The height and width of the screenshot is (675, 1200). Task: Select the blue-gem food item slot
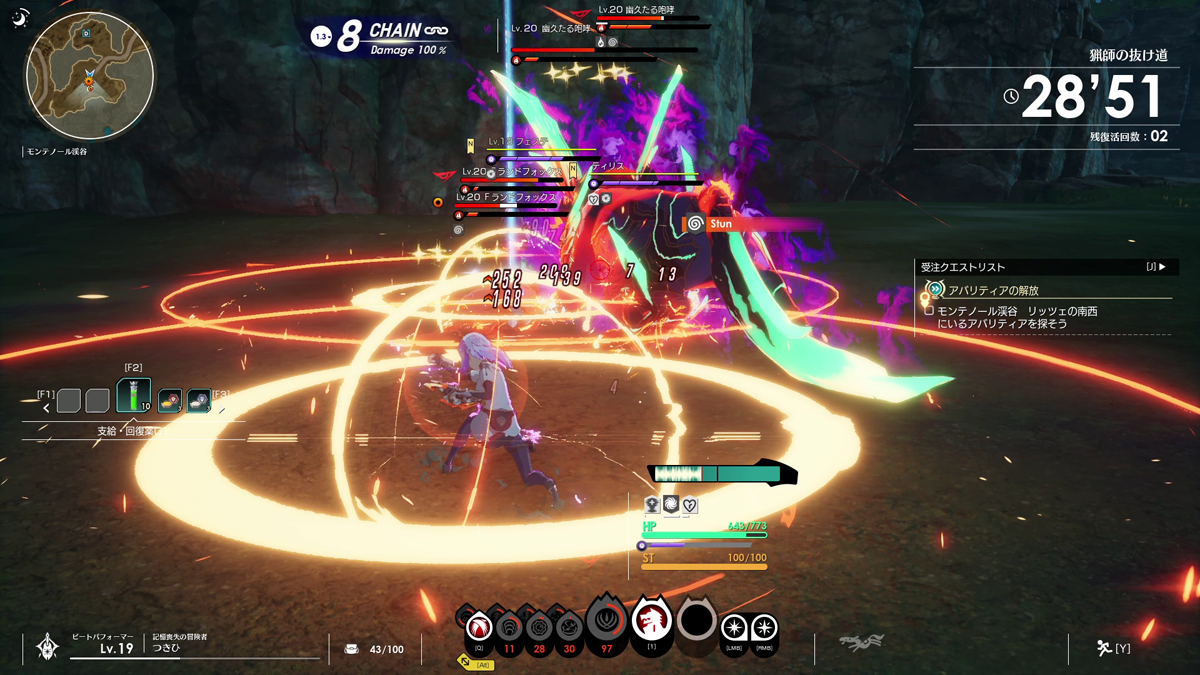(x=199, y=401)
